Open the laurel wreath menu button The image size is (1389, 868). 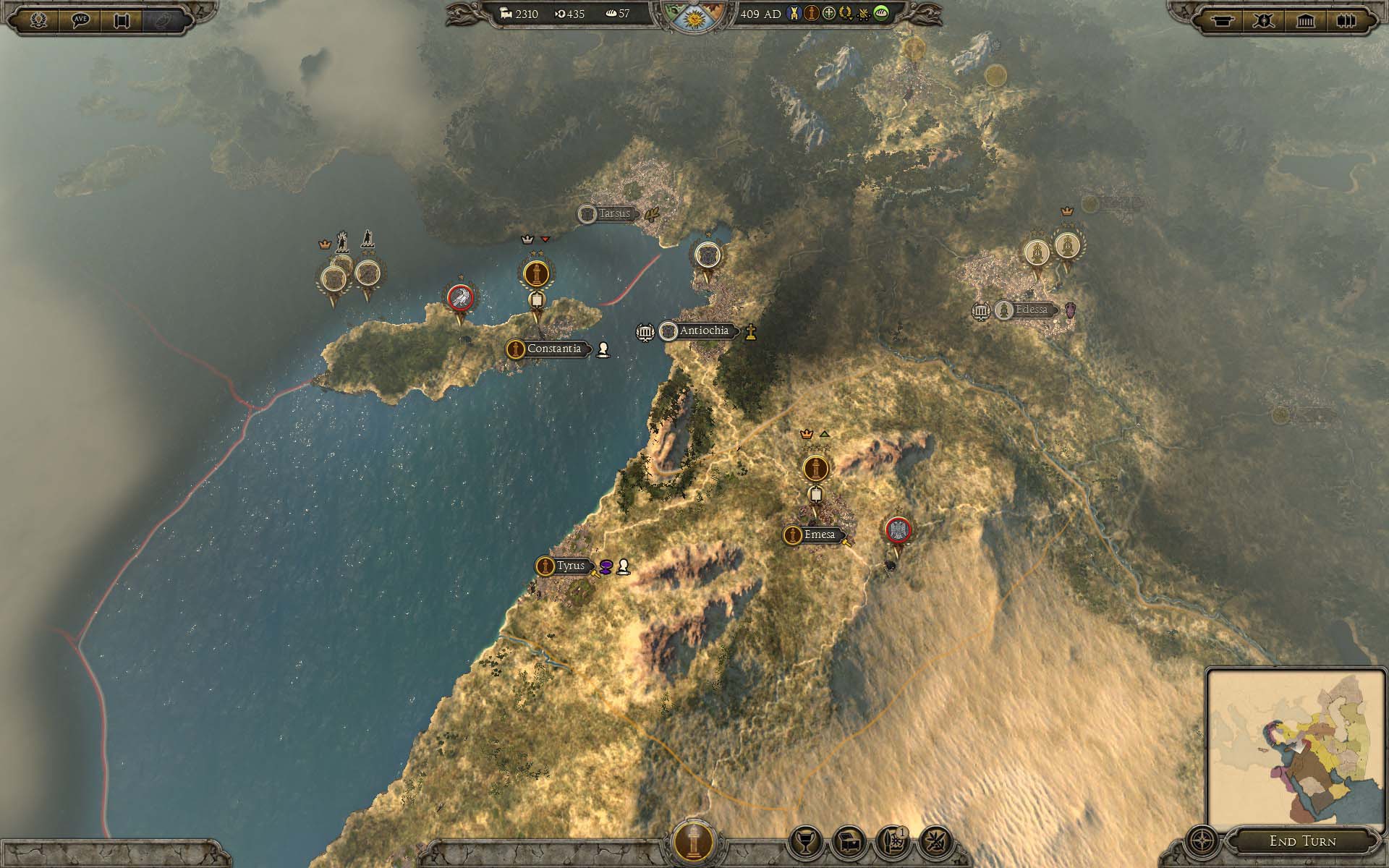pos(38,20)
